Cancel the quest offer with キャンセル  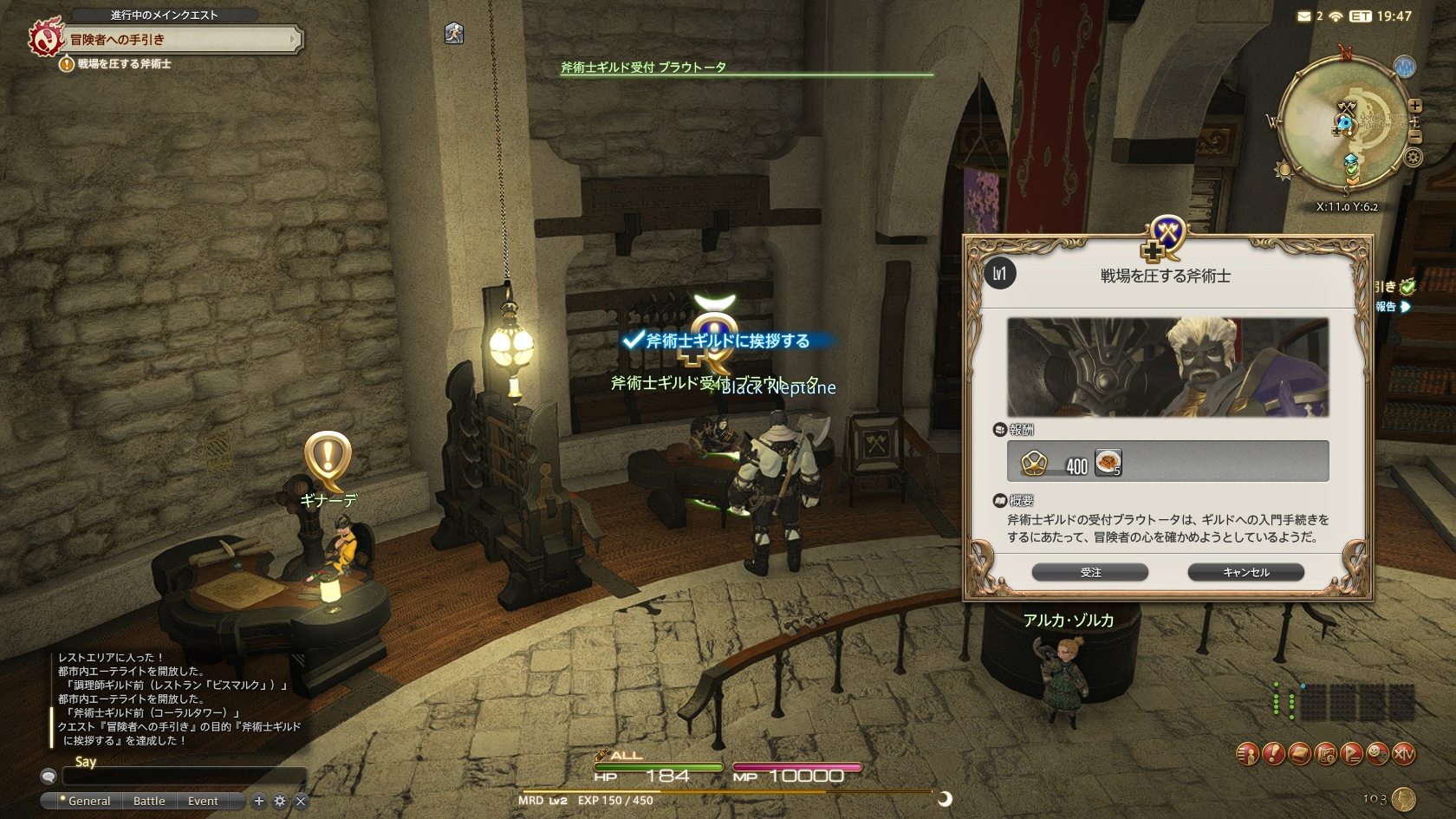(1245, 572)
